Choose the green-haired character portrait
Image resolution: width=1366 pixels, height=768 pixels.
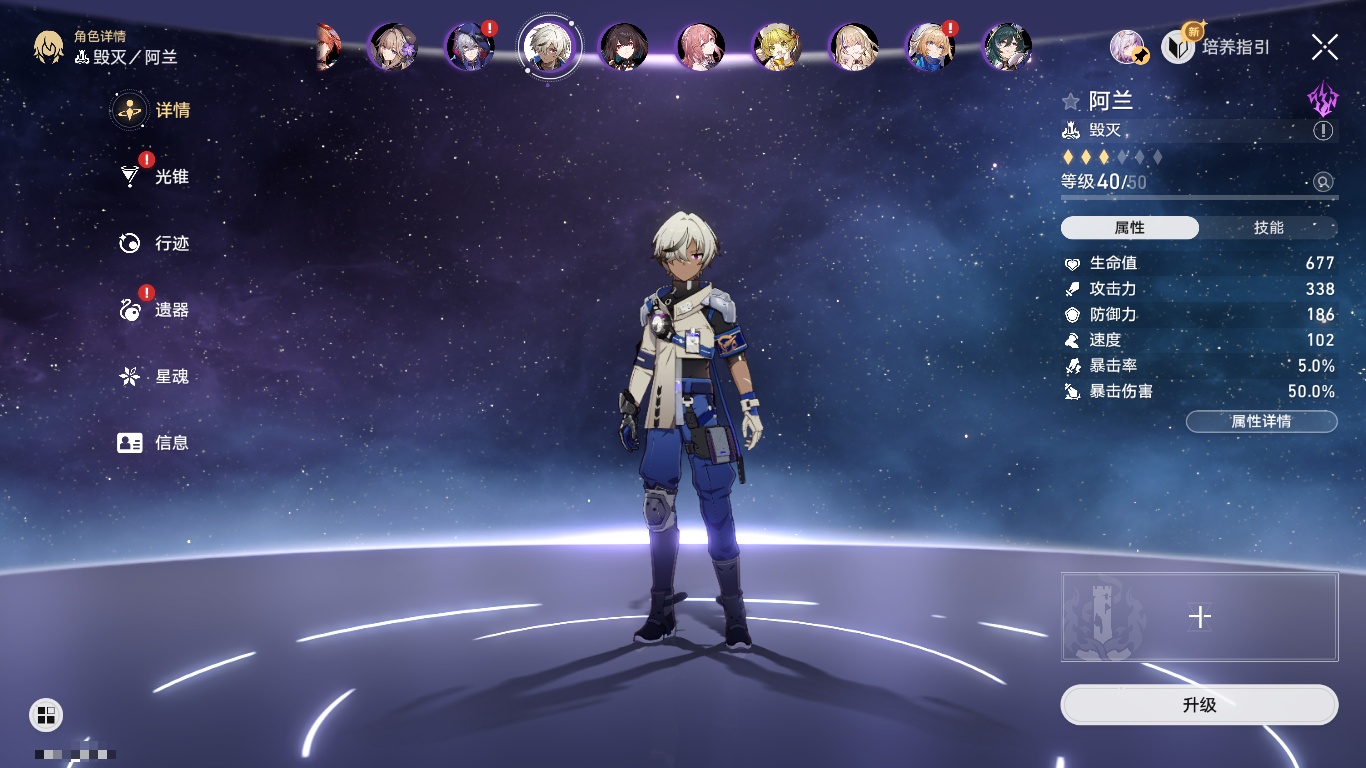(1007, 47)
